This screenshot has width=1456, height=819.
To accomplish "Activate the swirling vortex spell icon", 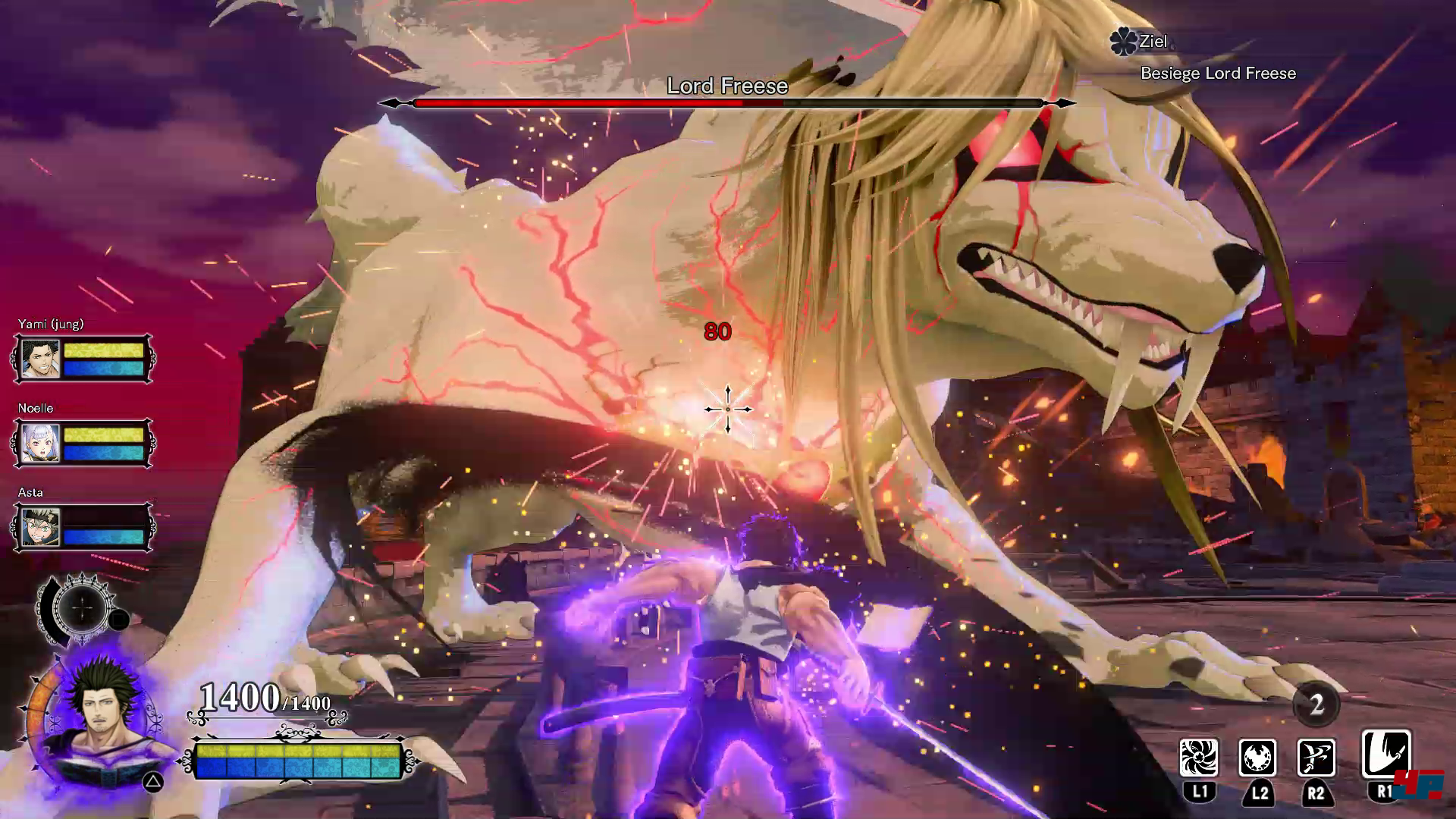I will (x=1199, y=758).
